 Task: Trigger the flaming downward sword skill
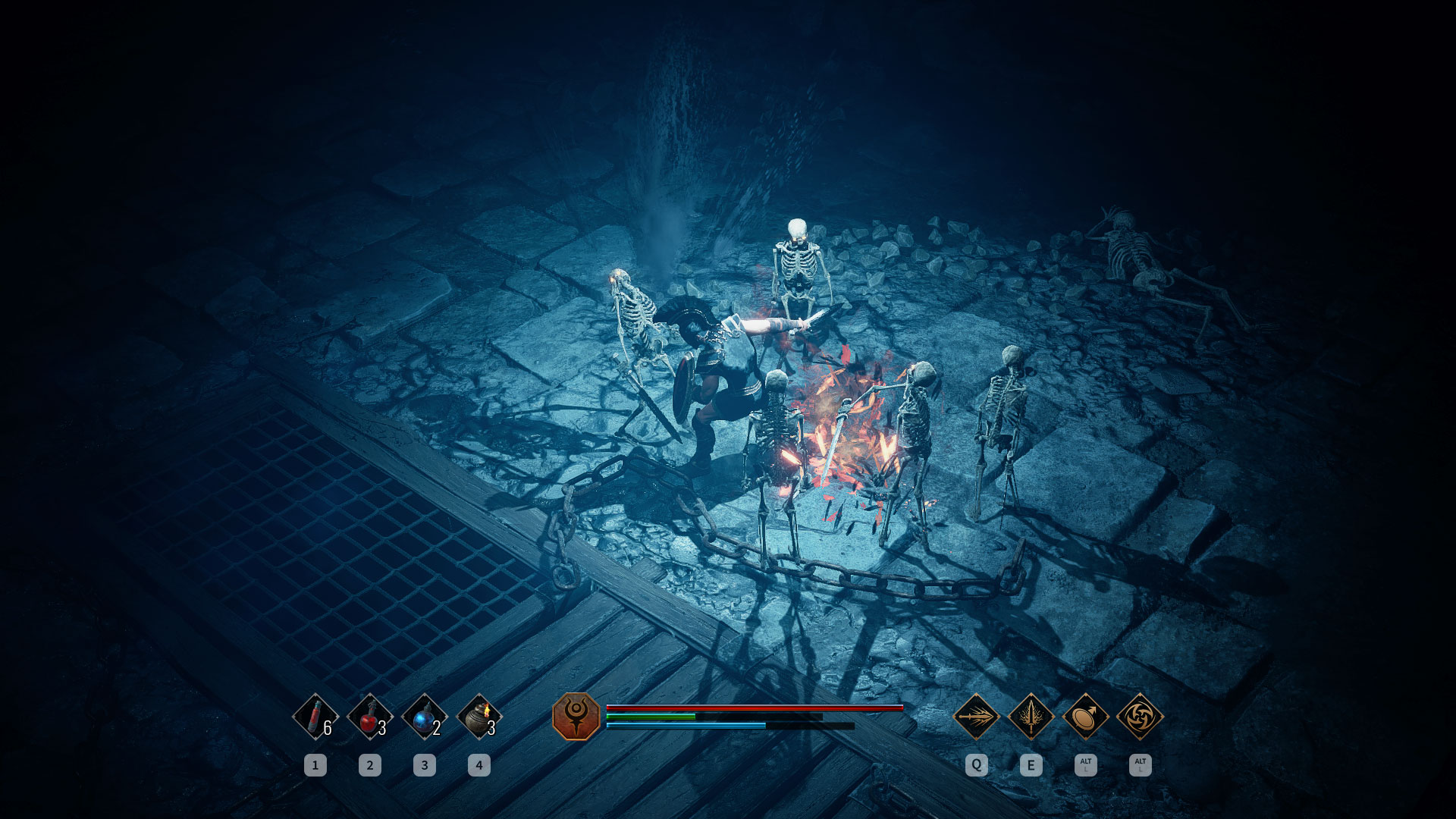[1031, 716]
